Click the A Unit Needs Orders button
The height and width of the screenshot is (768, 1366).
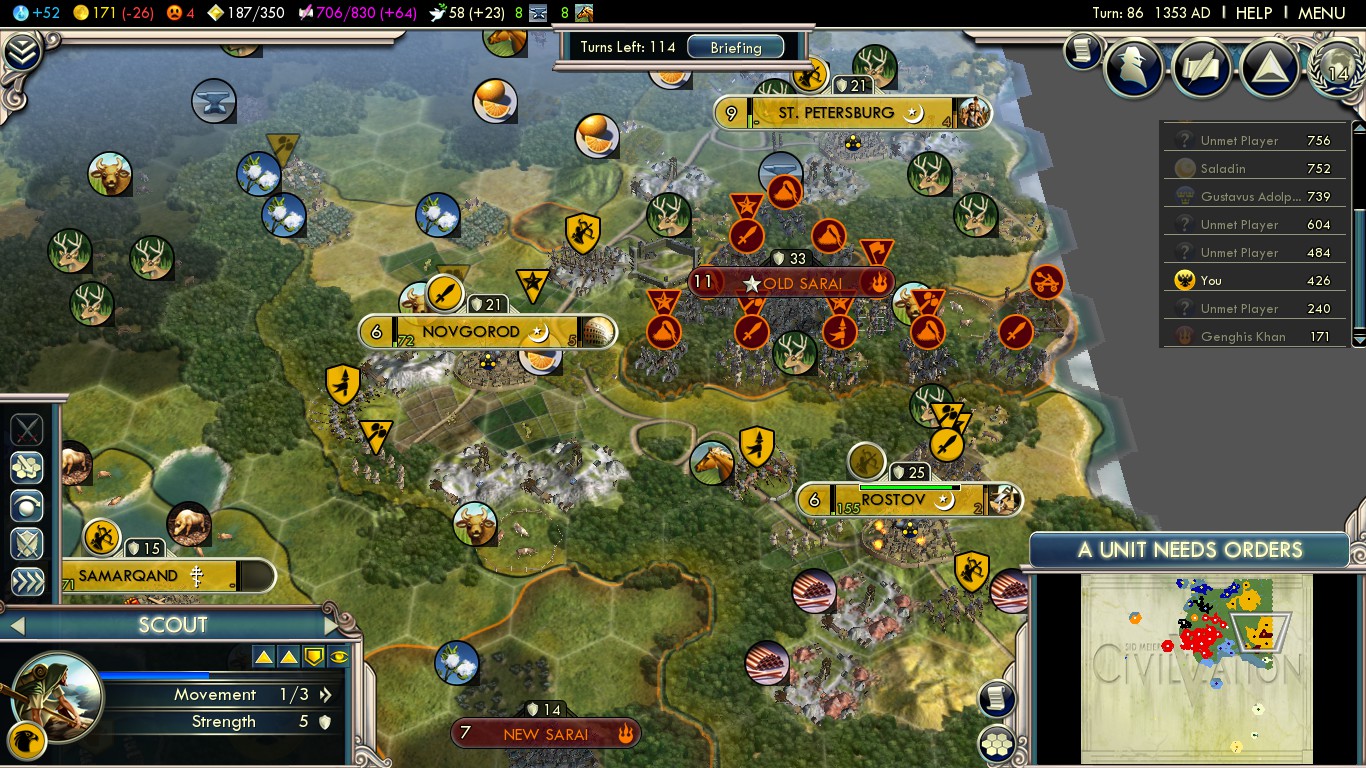(x=1189, y=549)
